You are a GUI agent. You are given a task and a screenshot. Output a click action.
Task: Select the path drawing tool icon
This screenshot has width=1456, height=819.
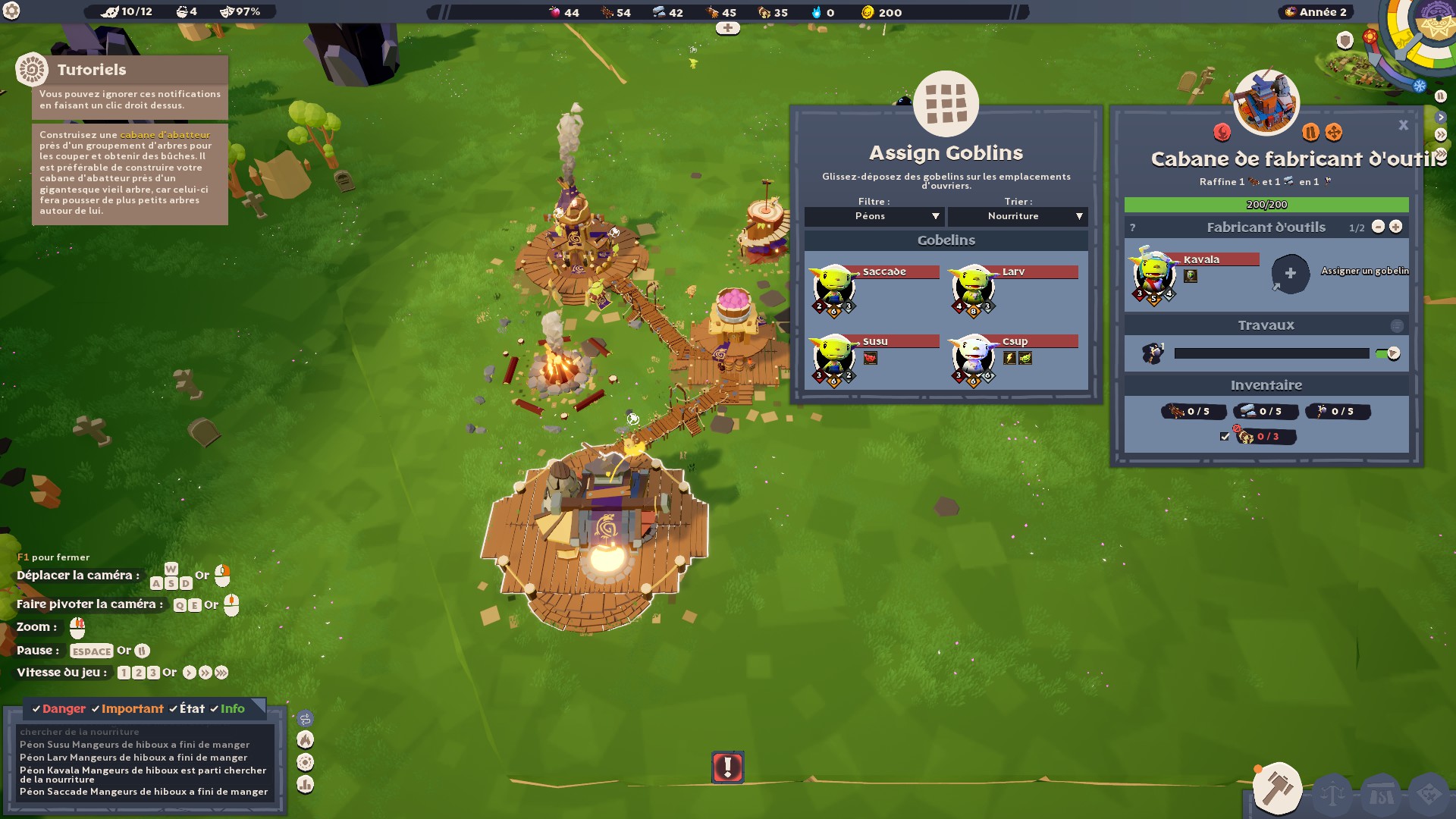pyautogui.click(x=305, y=719)
